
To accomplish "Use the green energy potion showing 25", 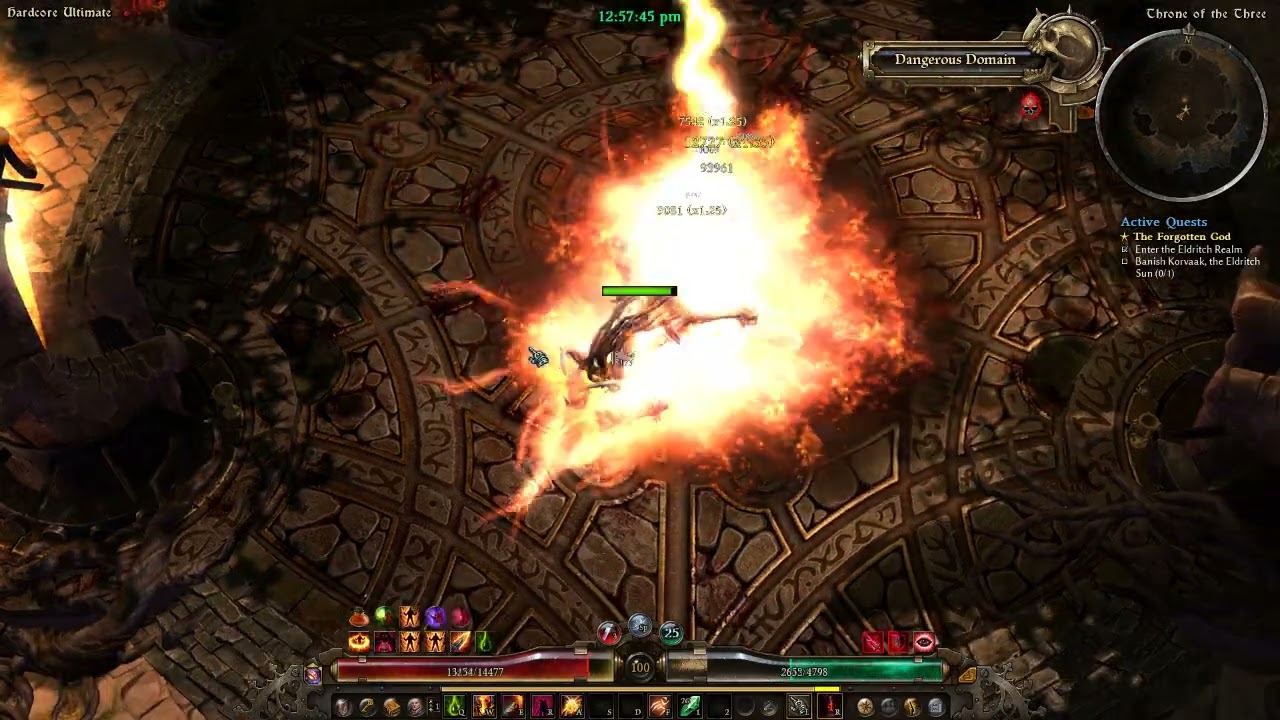I will tap(670, 632).
